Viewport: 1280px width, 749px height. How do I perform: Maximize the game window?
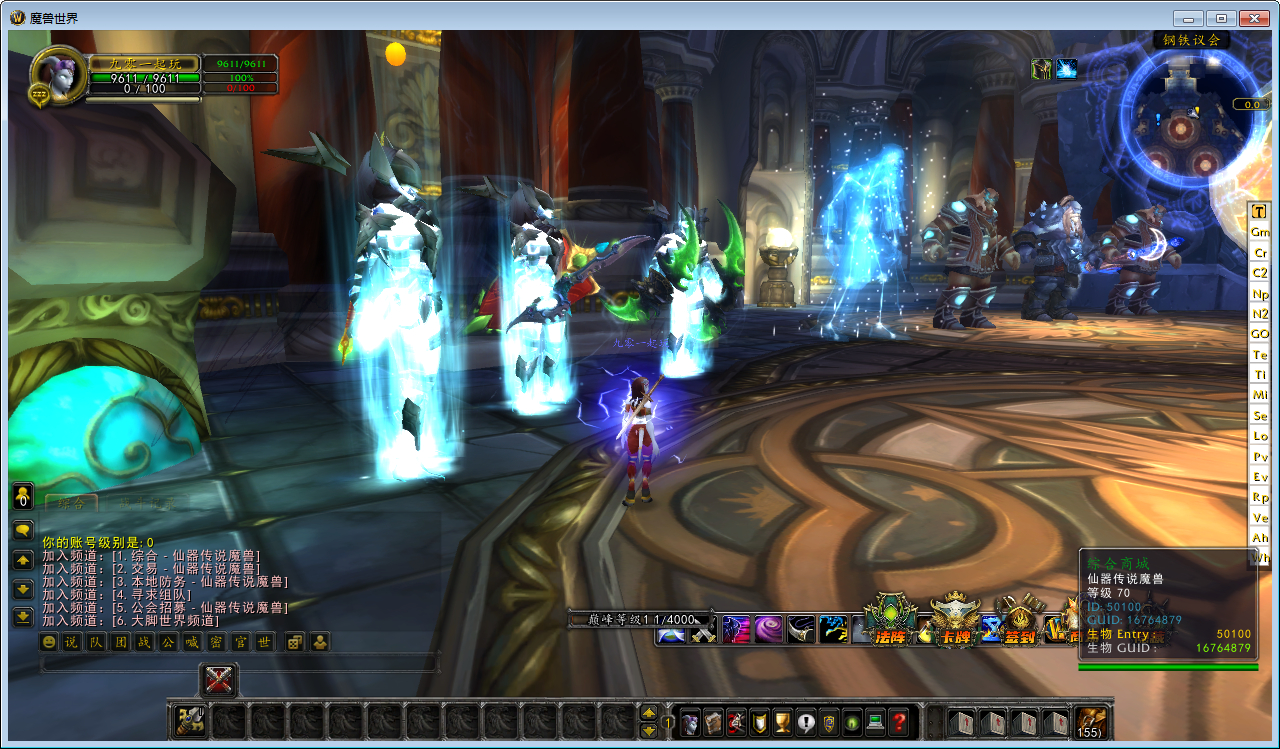1221,18
